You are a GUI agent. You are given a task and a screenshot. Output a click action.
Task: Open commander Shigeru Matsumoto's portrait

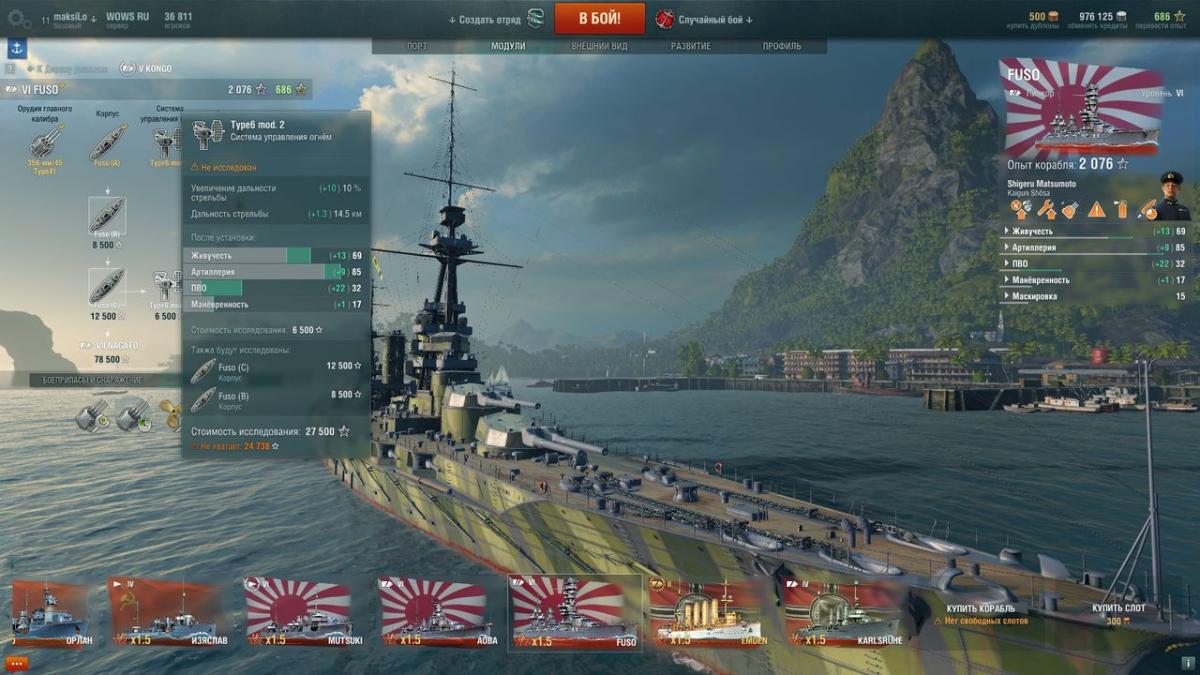[x=1174, y=196]
